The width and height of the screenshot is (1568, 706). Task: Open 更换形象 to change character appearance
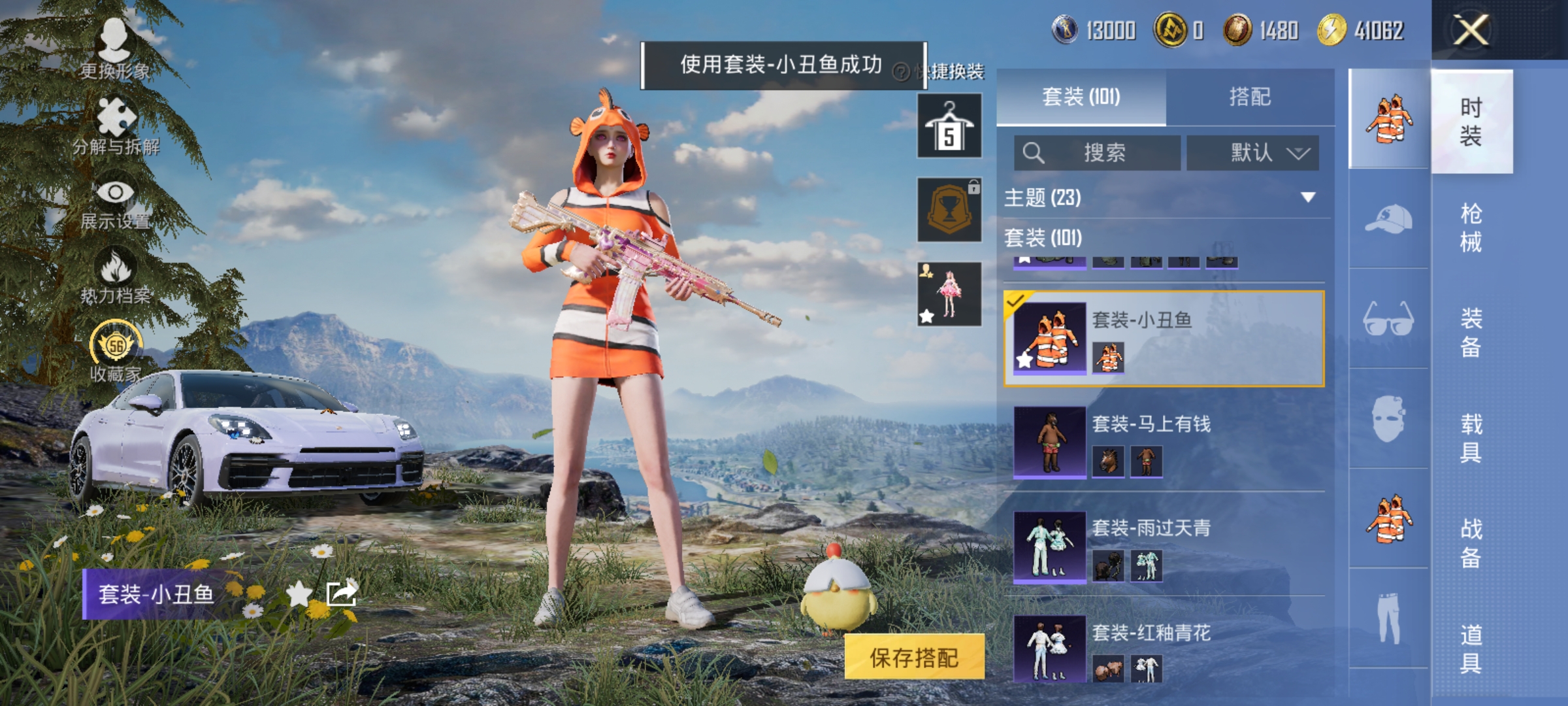(115, 39)
